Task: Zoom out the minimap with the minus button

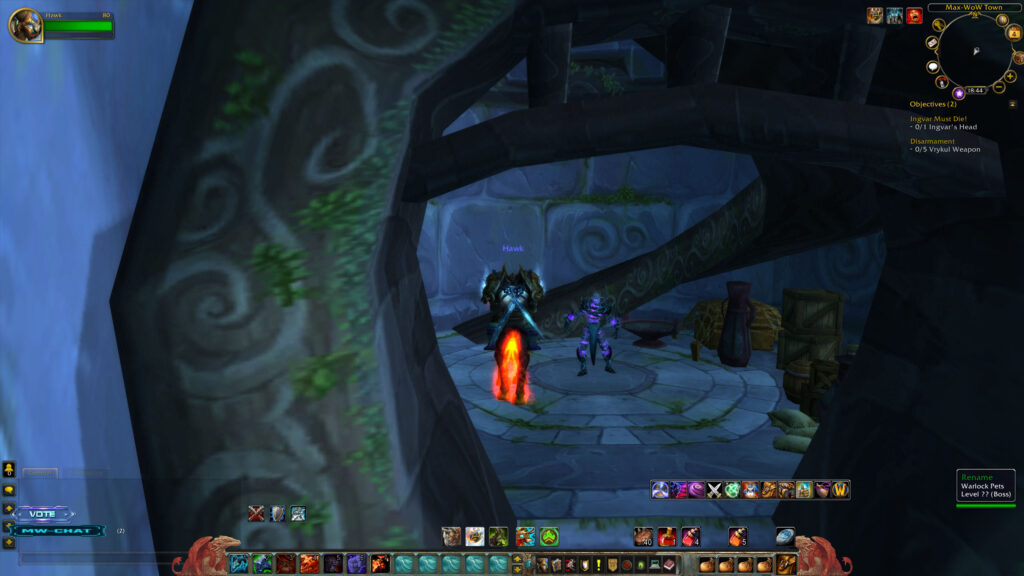Action: pyautogui.click(x=999, y=89)
